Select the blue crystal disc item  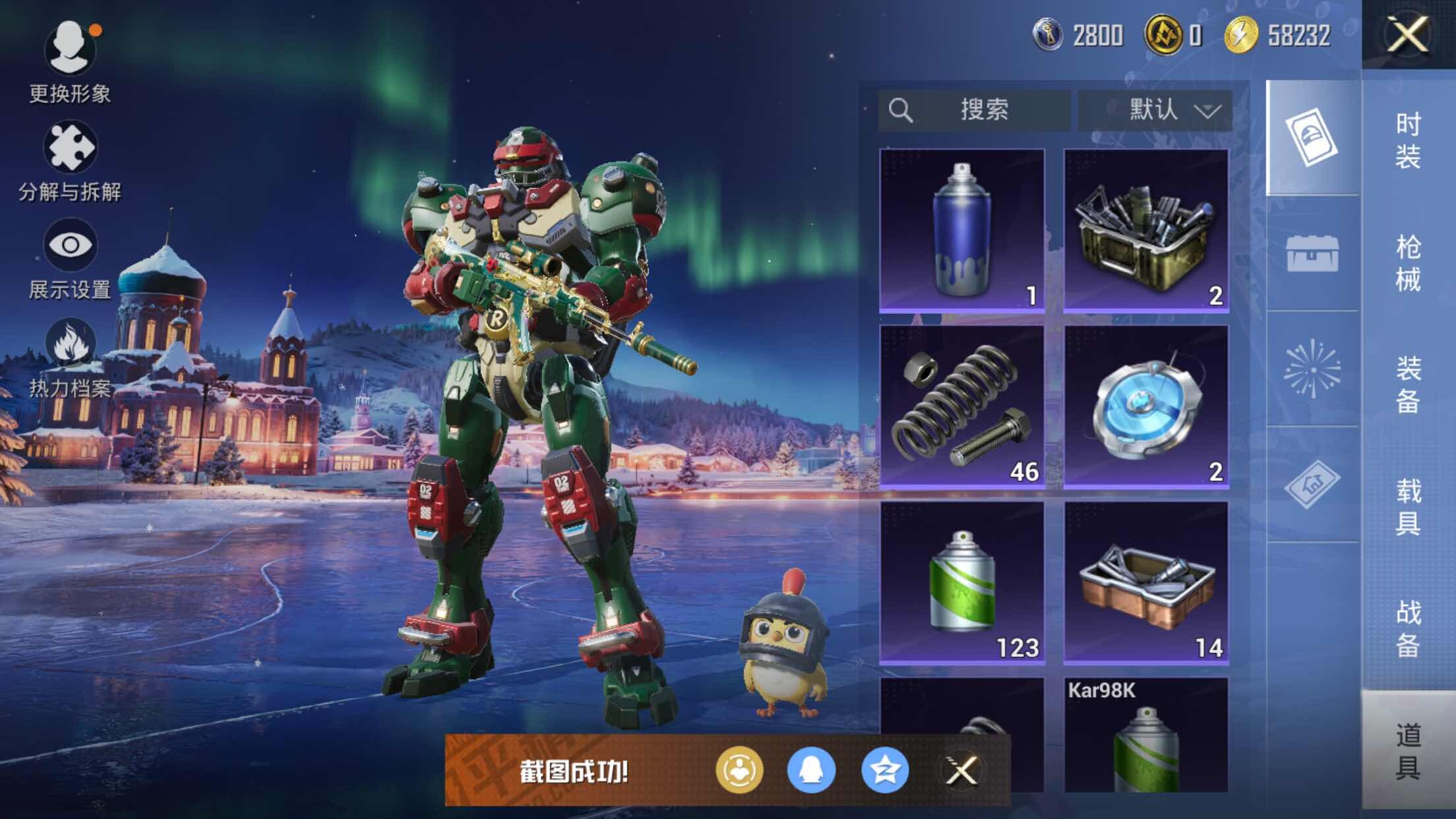(1146, 406)
